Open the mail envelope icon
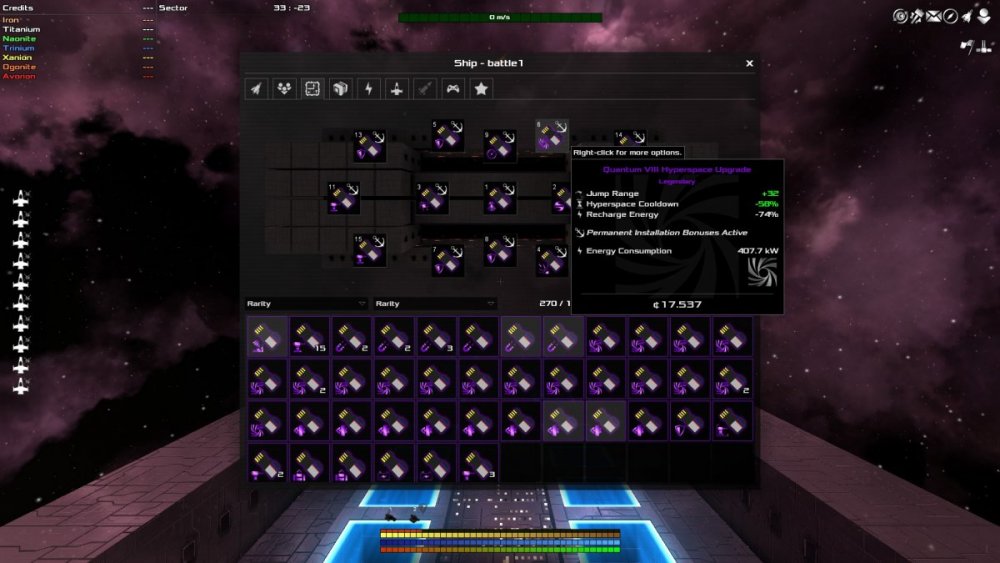Viewport: 1000px width, 563px height. [x=933, y=16]
